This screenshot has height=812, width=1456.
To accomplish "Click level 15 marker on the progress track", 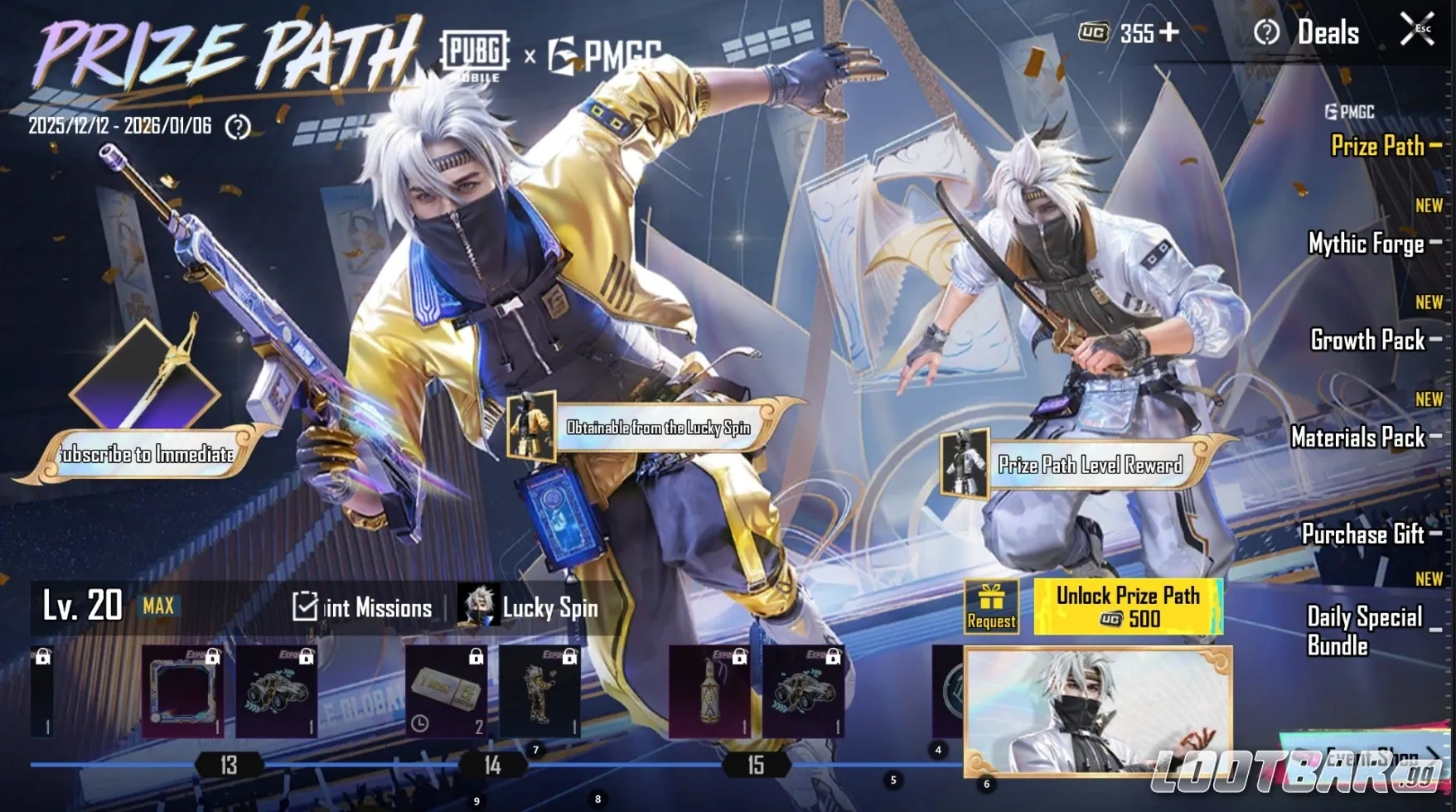I will click(x=757, y=766).
